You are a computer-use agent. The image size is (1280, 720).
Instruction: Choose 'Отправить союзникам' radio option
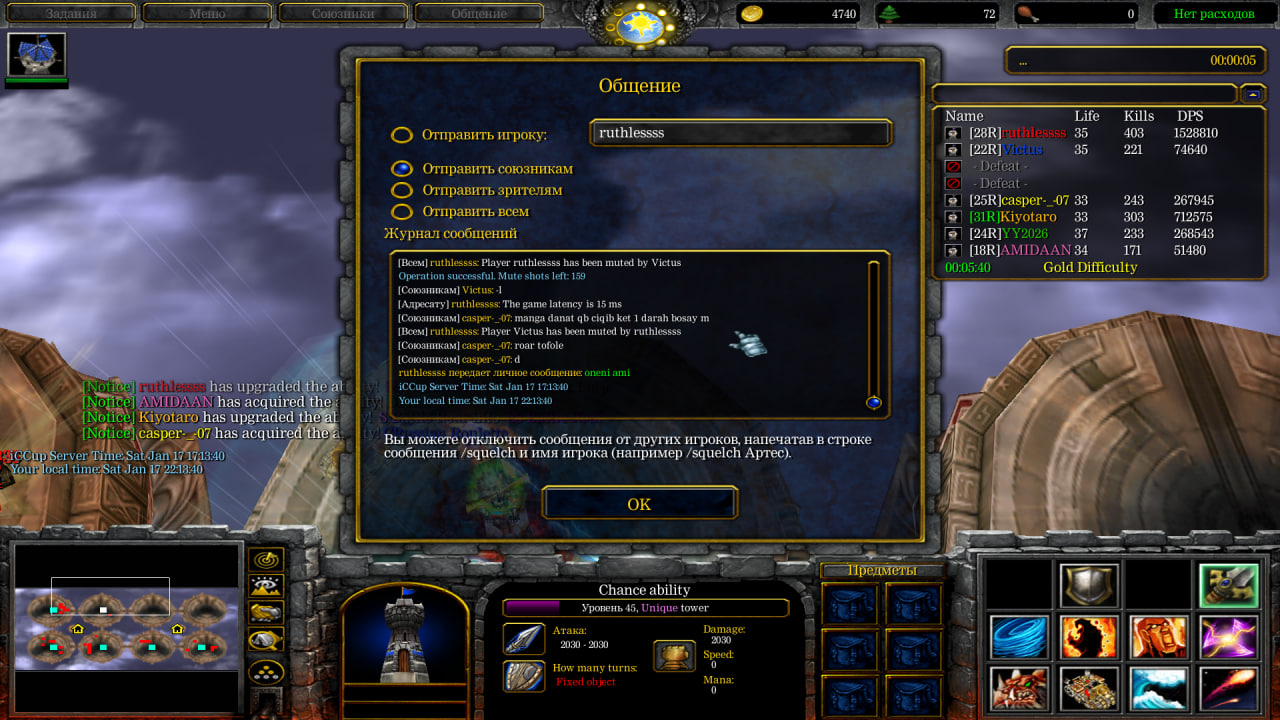[x=401, y=169]
